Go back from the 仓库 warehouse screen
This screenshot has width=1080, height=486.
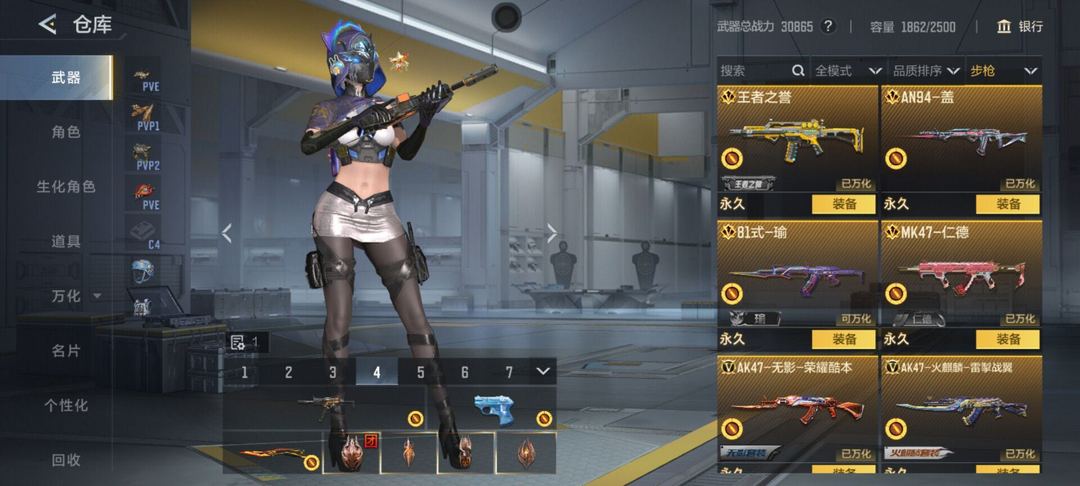(47, 25)
